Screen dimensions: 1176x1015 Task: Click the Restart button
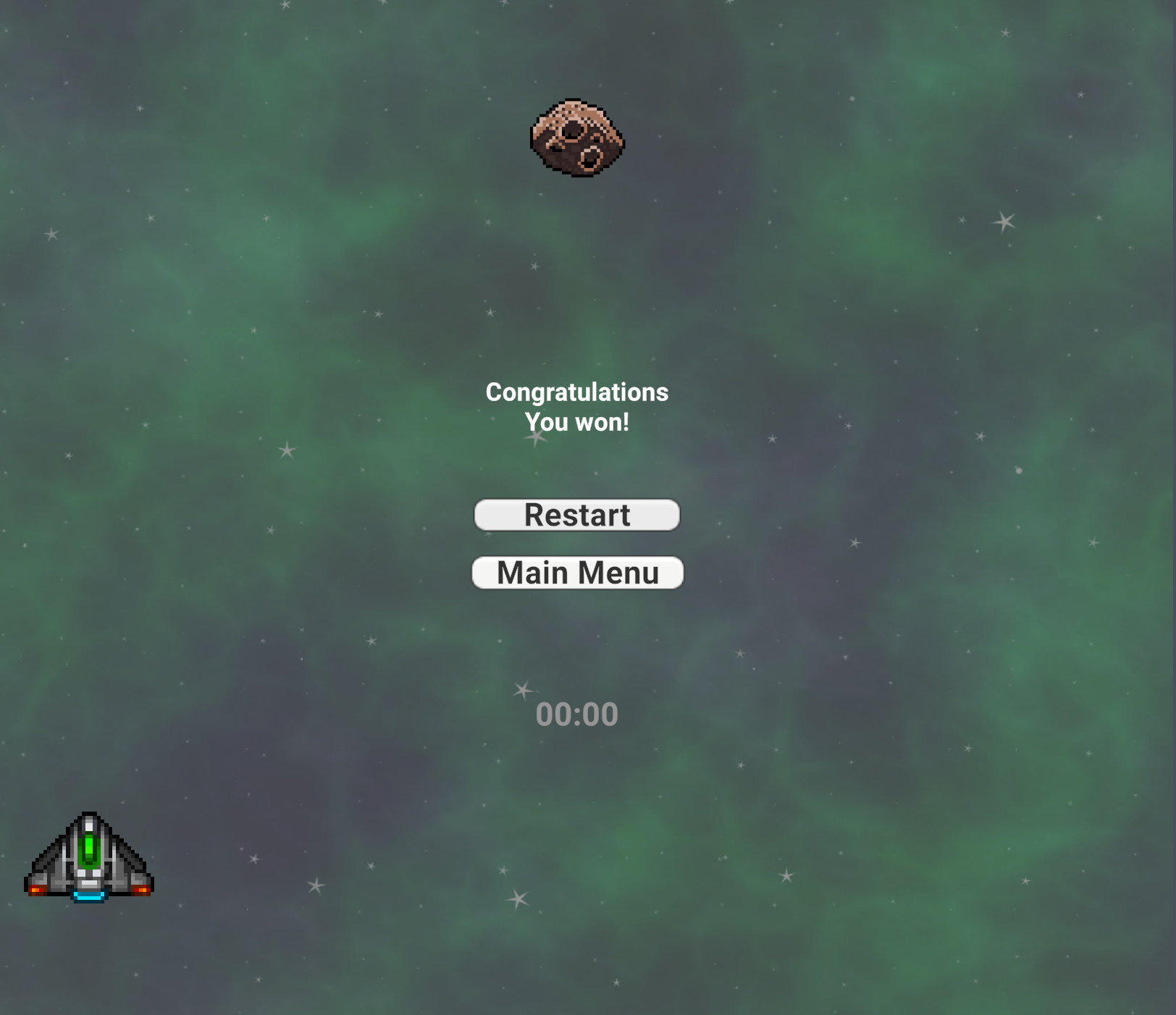[x=576, y=515]
